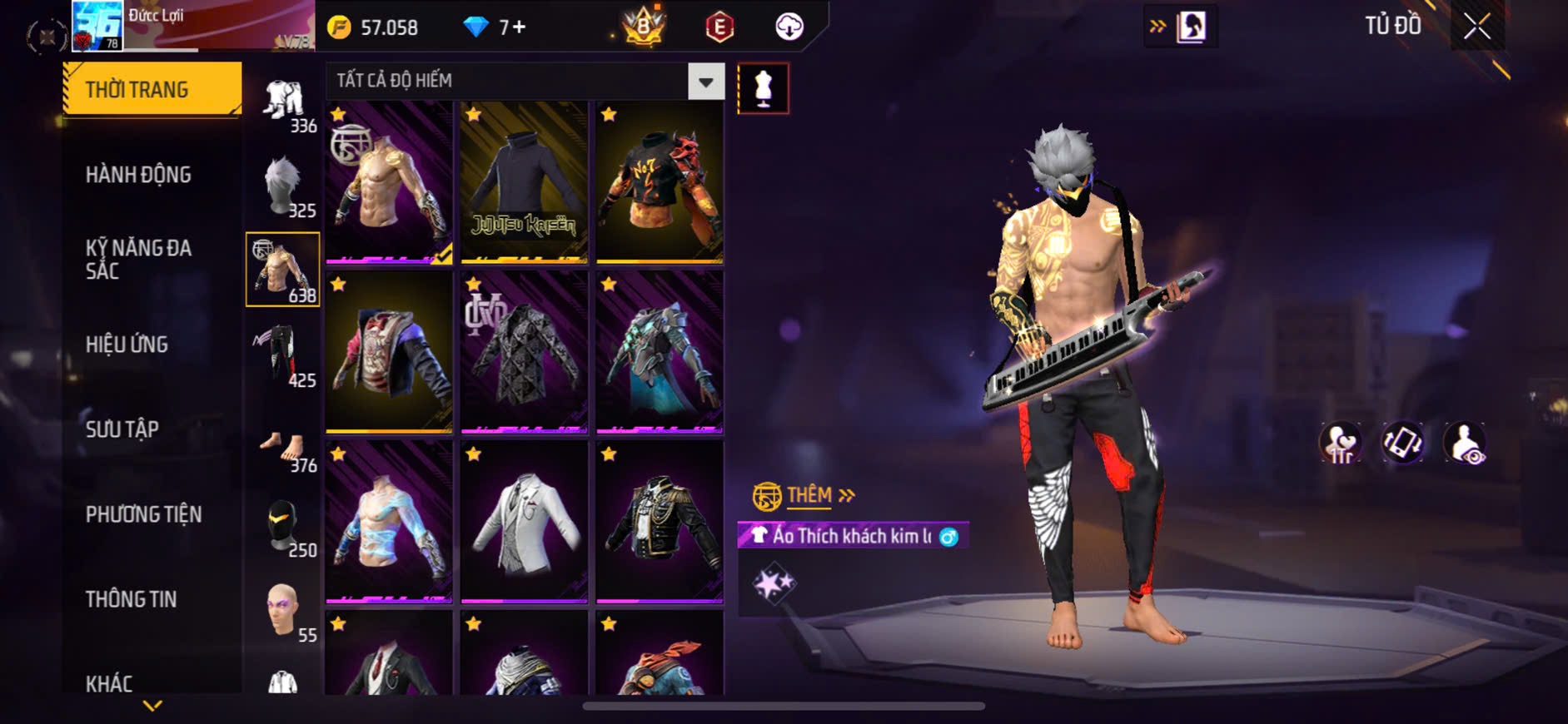This screenshot has width=1568, height=724.
Task: Click the rotate phone icon button
Action: click(1403, 443)
